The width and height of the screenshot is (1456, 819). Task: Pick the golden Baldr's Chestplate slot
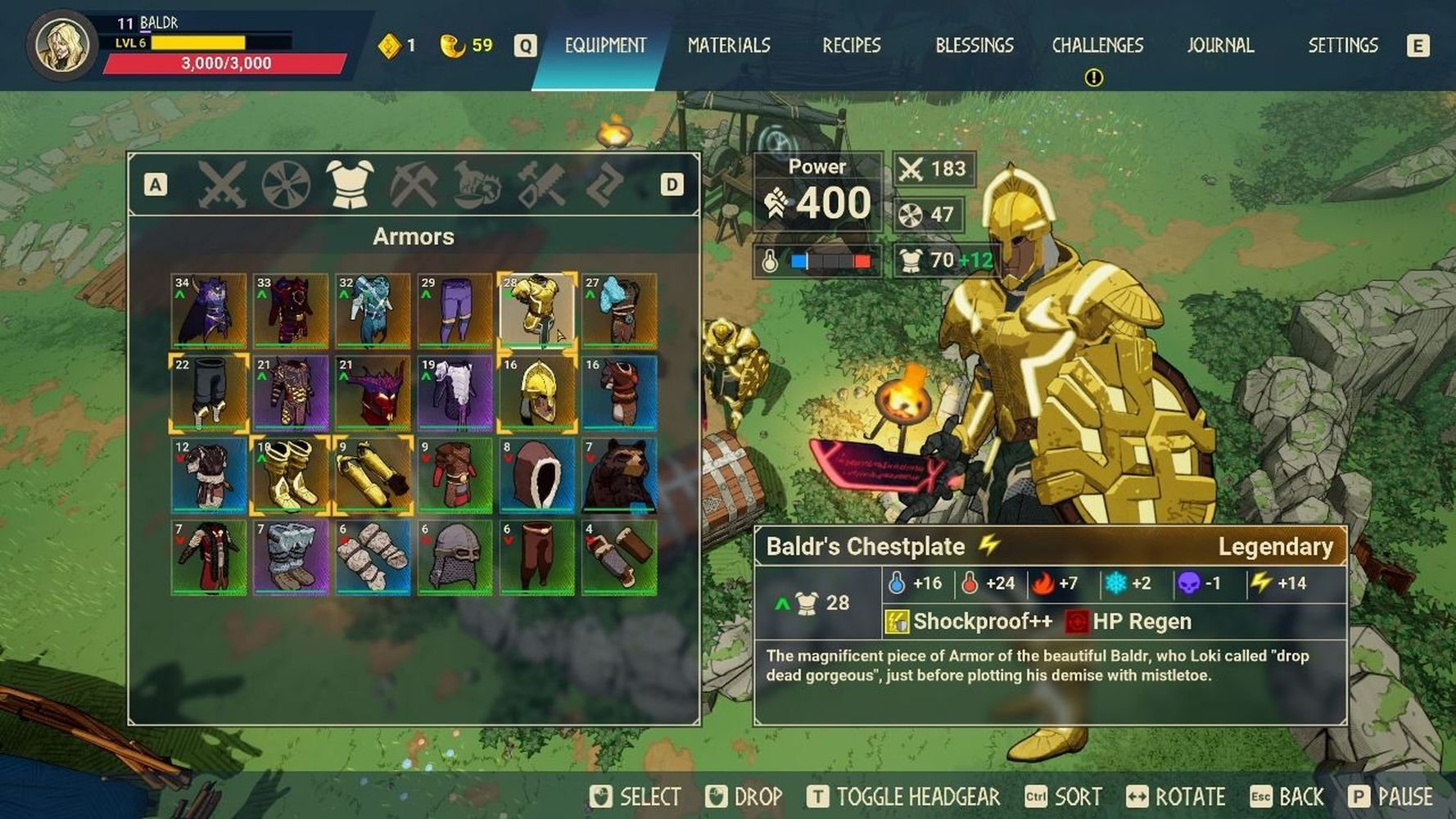pos(537,311)
